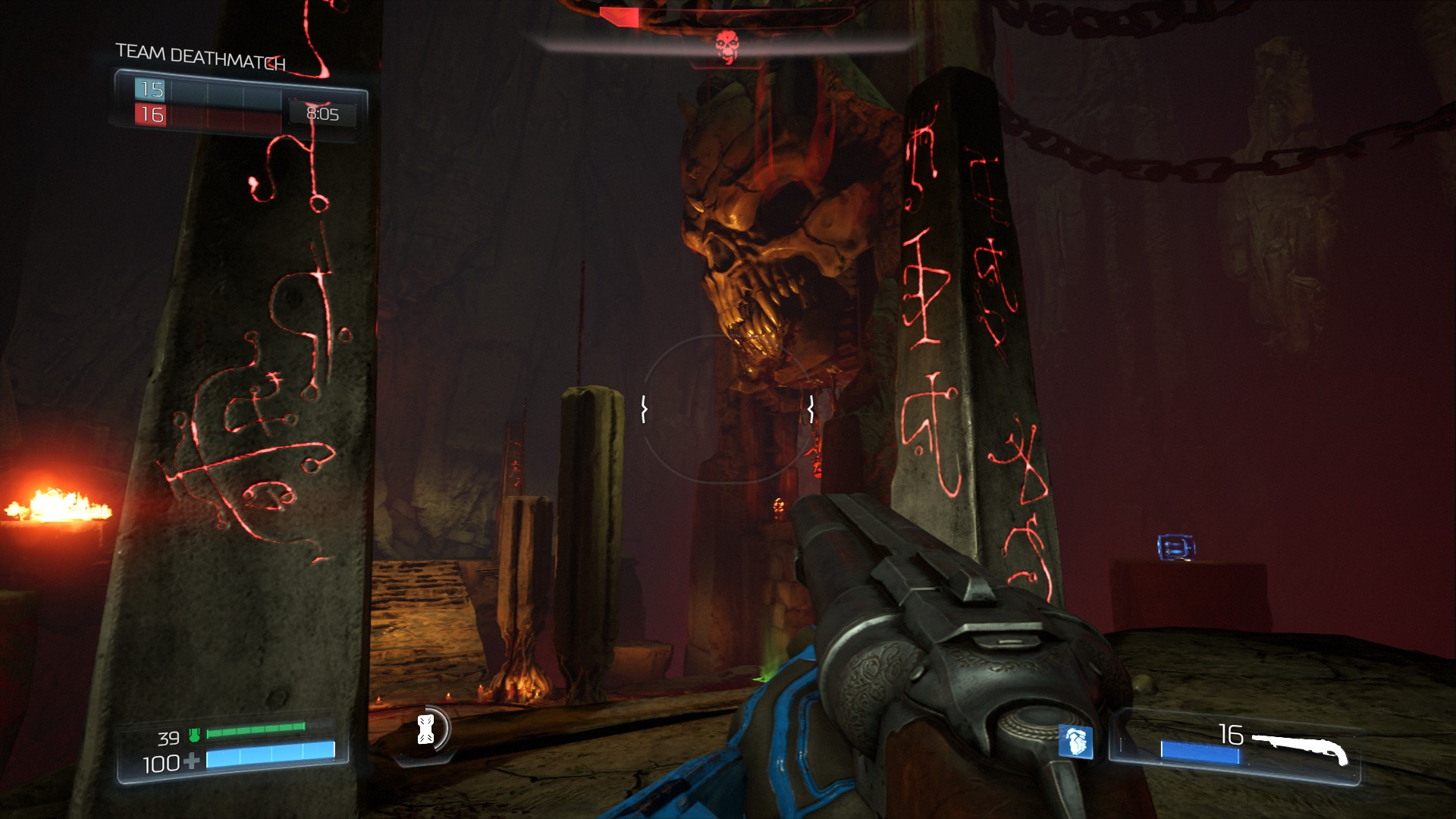Click the red demon skull indicator
Screen dimensions: 1456x819
pyautogui.click(x=726, y=47)
